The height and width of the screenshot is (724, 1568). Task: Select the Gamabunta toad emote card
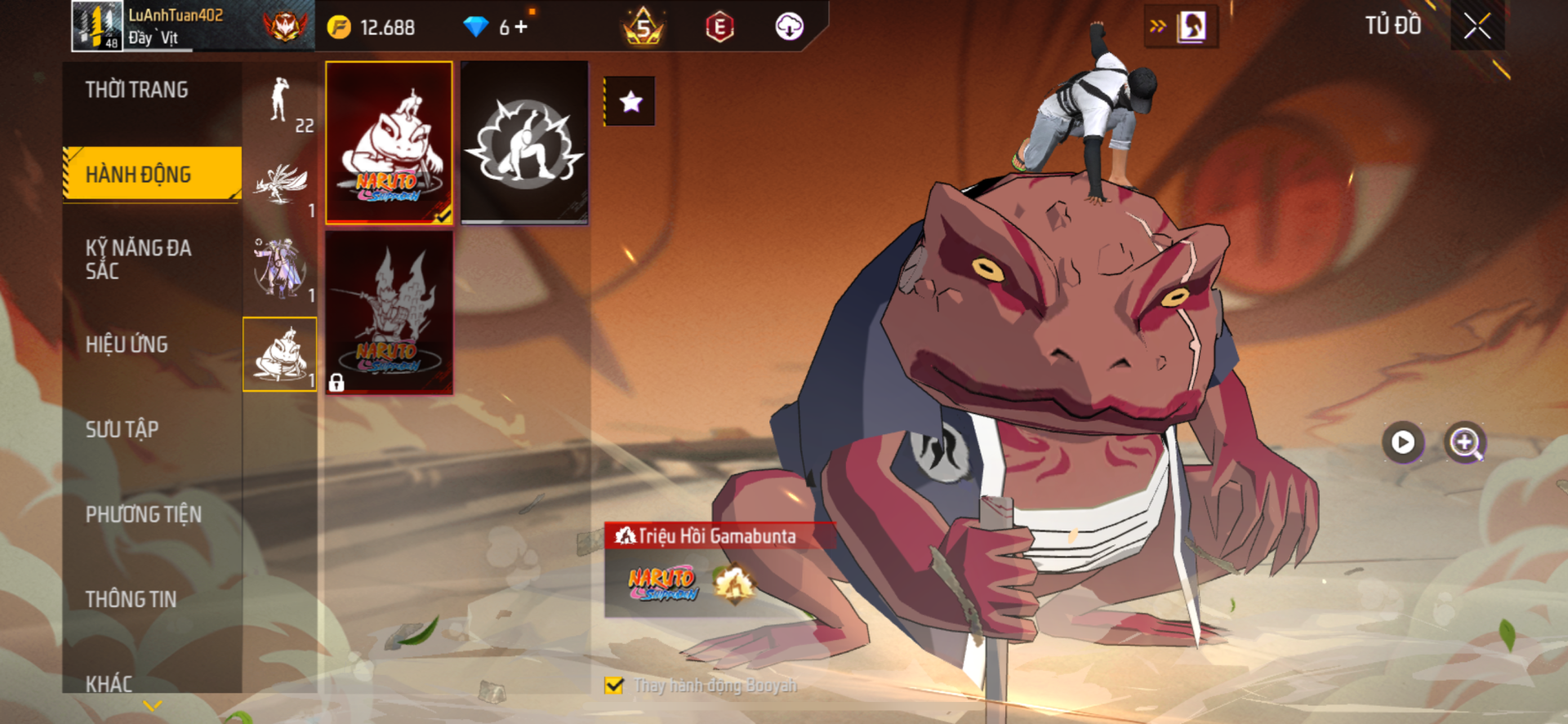point(390,142)
